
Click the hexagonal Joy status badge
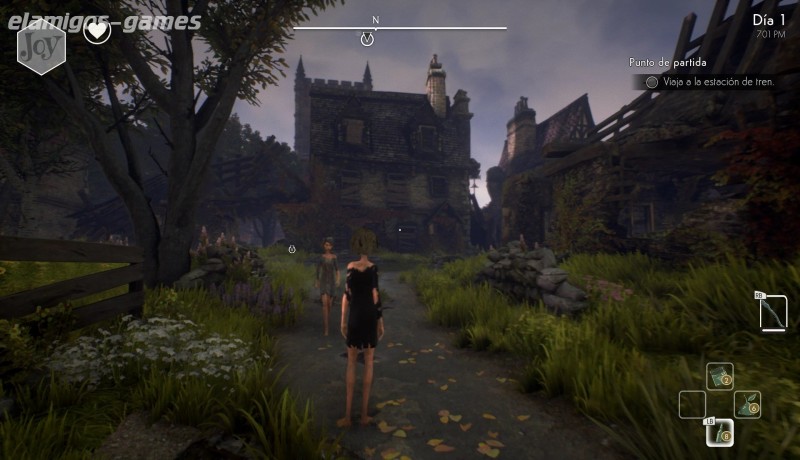[x=41, y=46]
